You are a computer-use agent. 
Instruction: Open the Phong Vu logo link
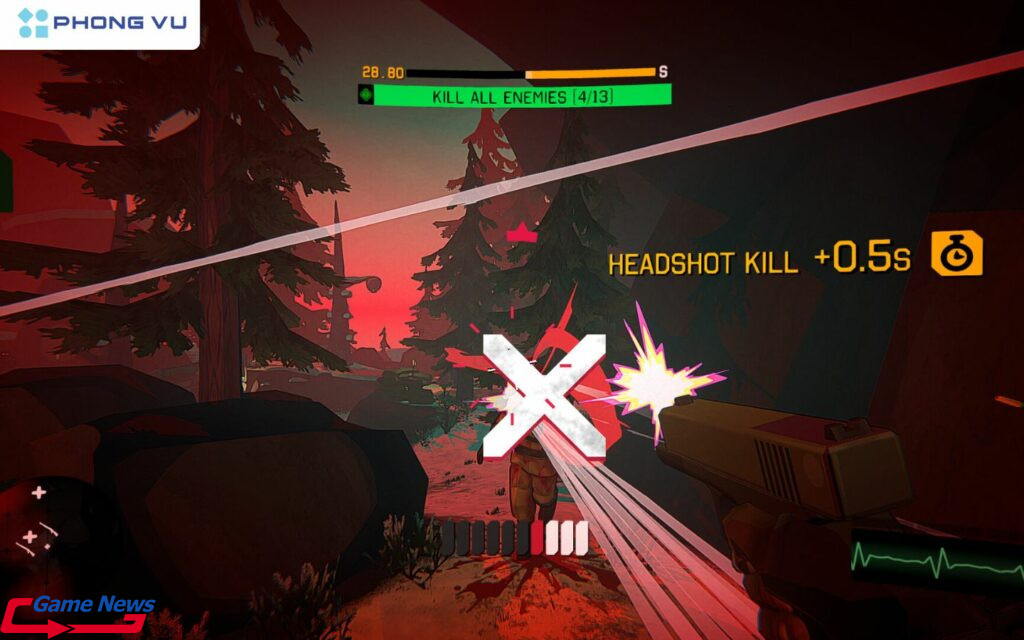[x=100, y=23]
